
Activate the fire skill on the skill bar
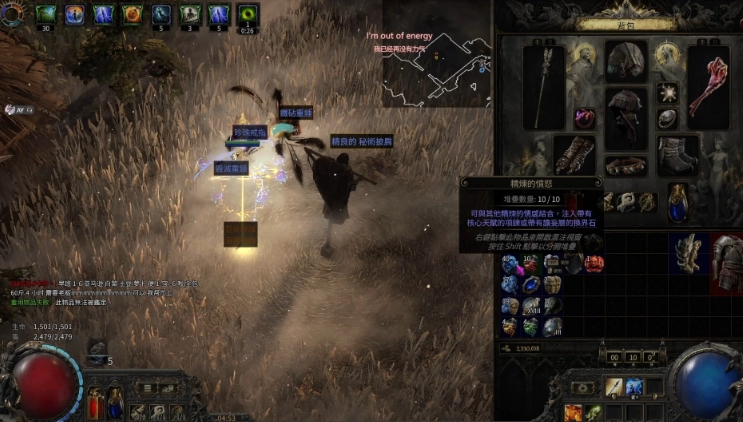pyautogui.click(x=575, y=412)
